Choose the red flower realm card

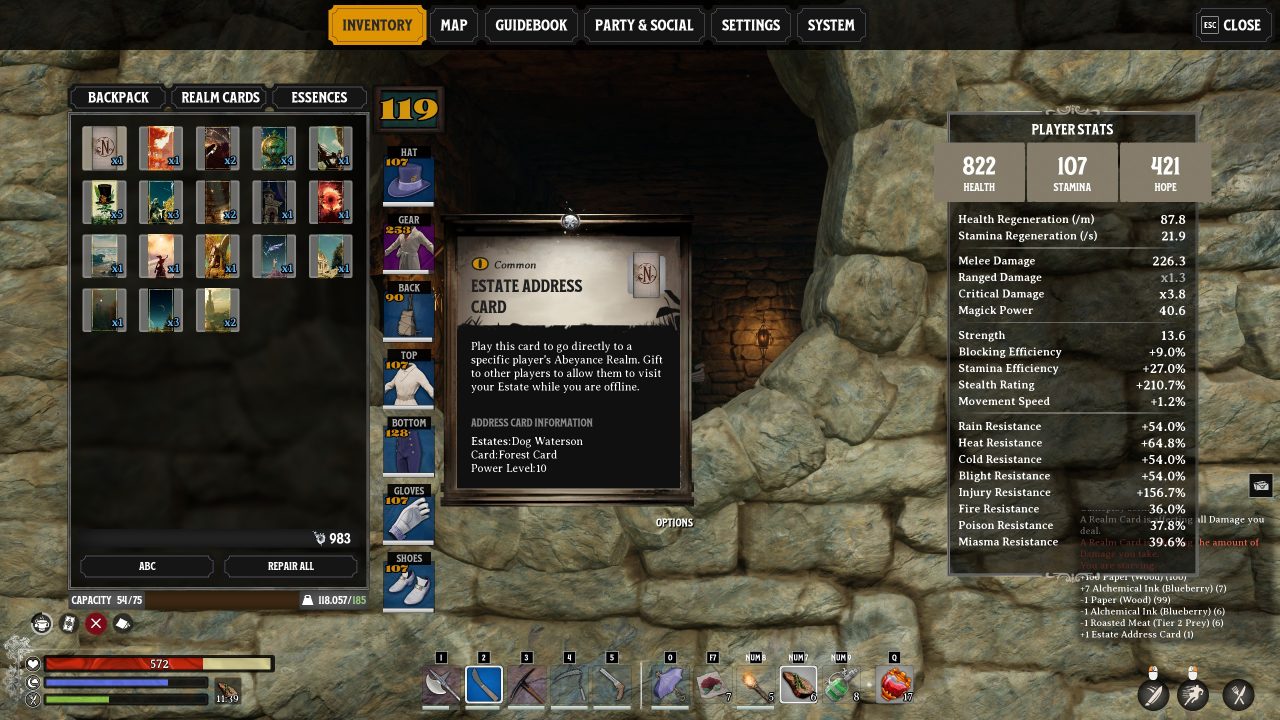[330, 202]
